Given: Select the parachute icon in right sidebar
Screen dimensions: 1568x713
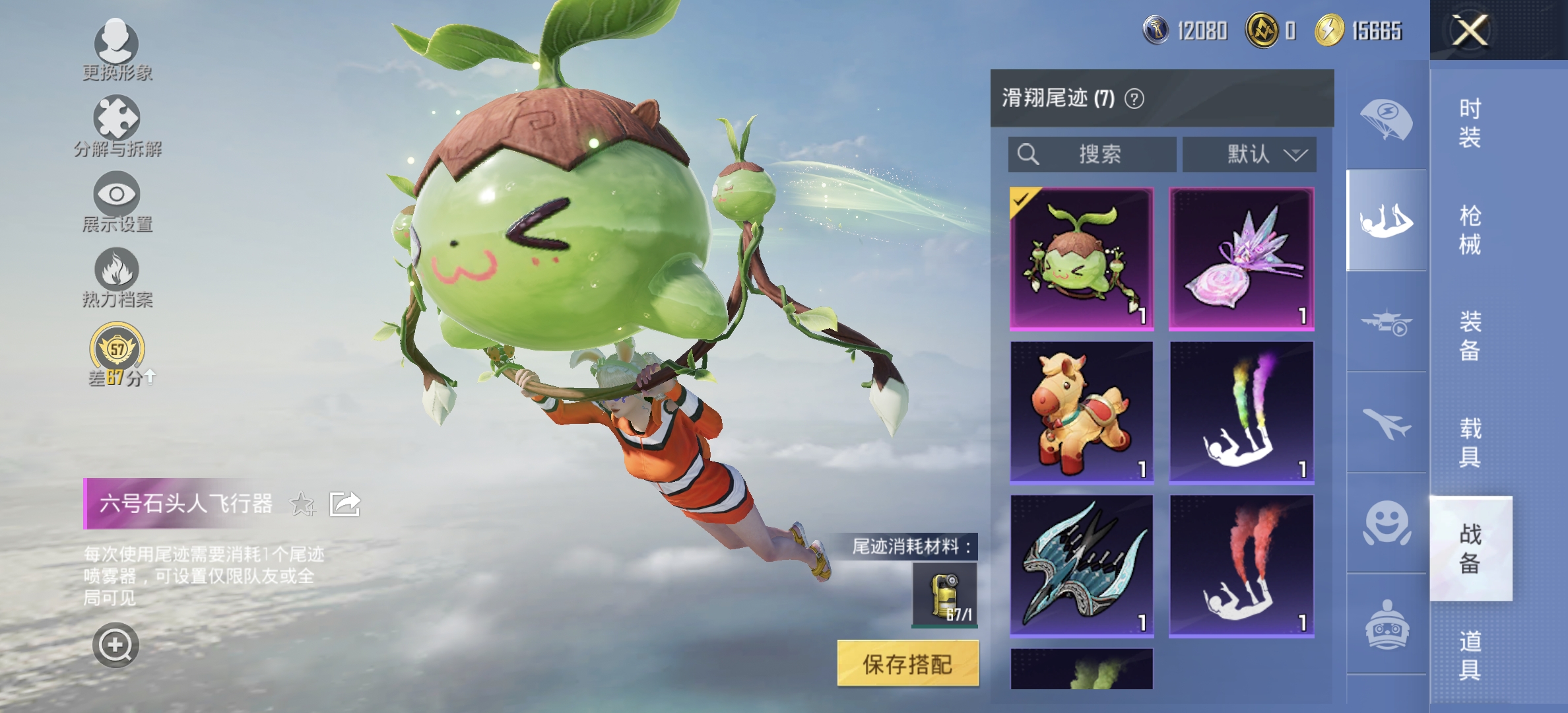Looking at the screenshot, I should point(1386,116).
